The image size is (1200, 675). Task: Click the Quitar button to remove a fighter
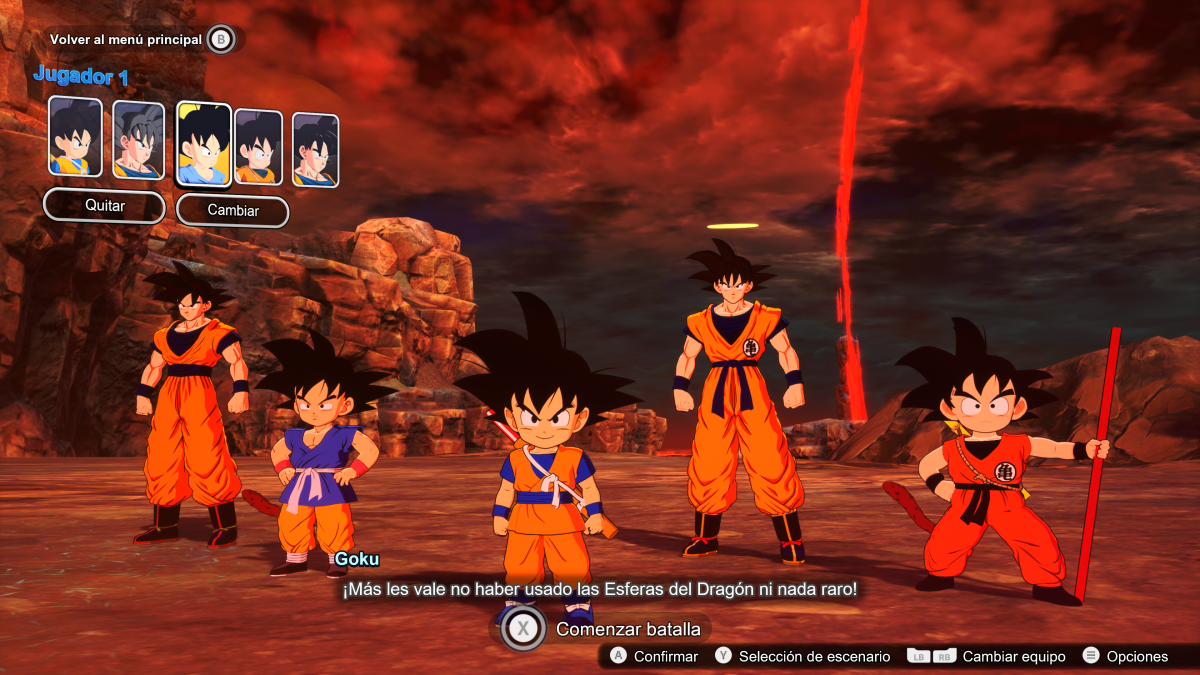click(x=104, y=206)
